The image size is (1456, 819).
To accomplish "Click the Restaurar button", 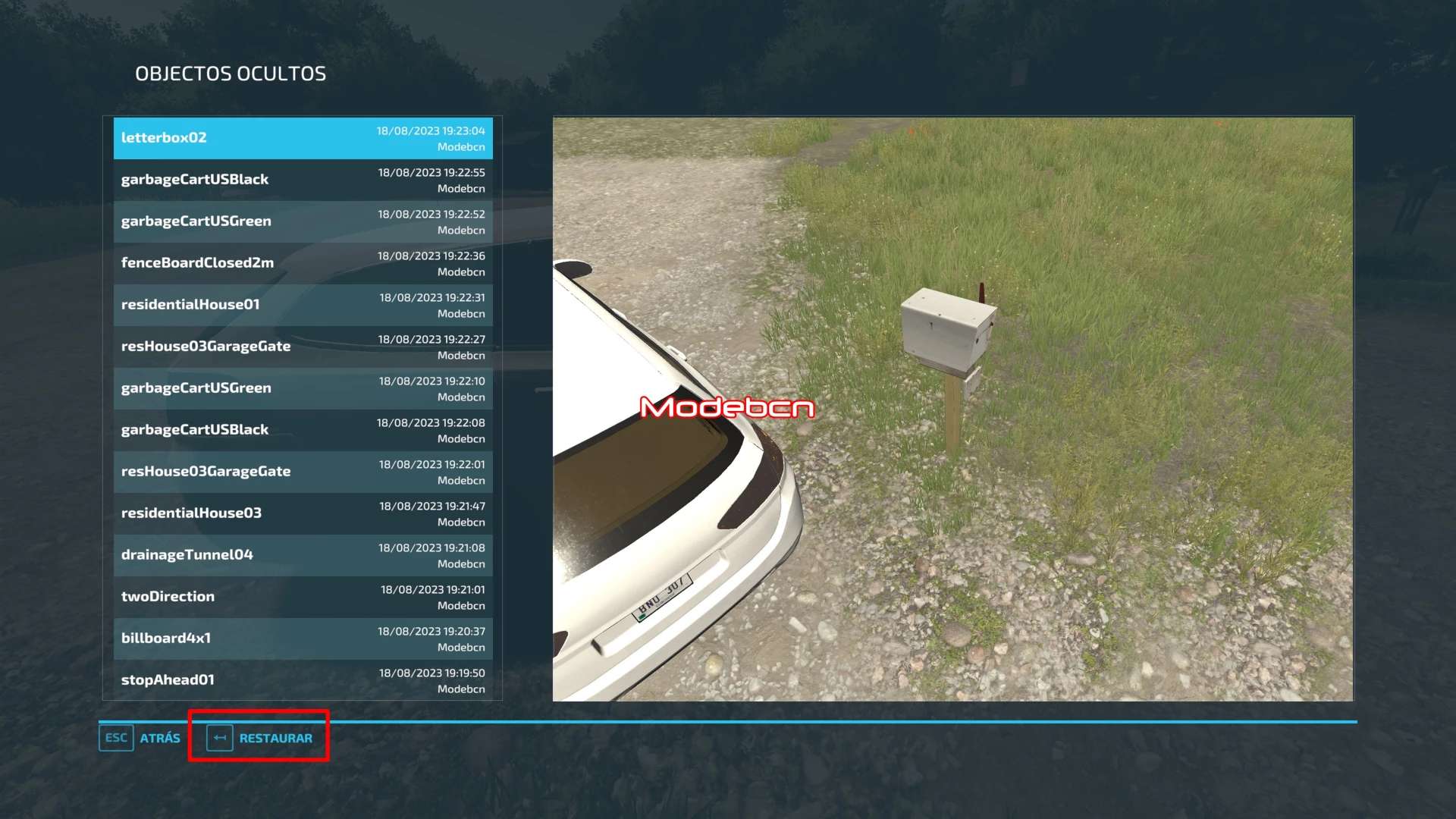I will point(259,738).
